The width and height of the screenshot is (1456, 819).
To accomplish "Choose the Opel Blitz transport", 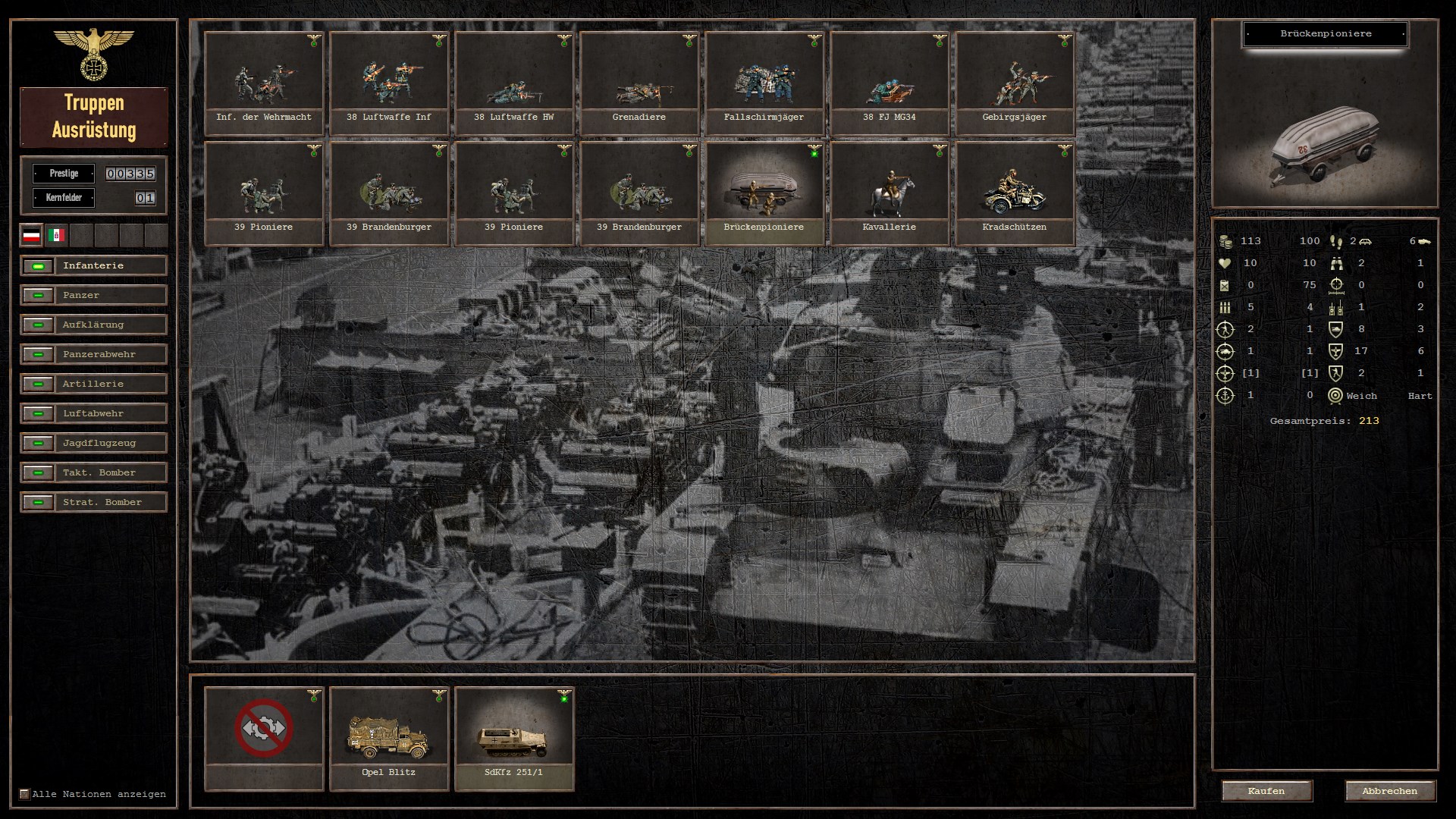I will [x=389, y=738].
